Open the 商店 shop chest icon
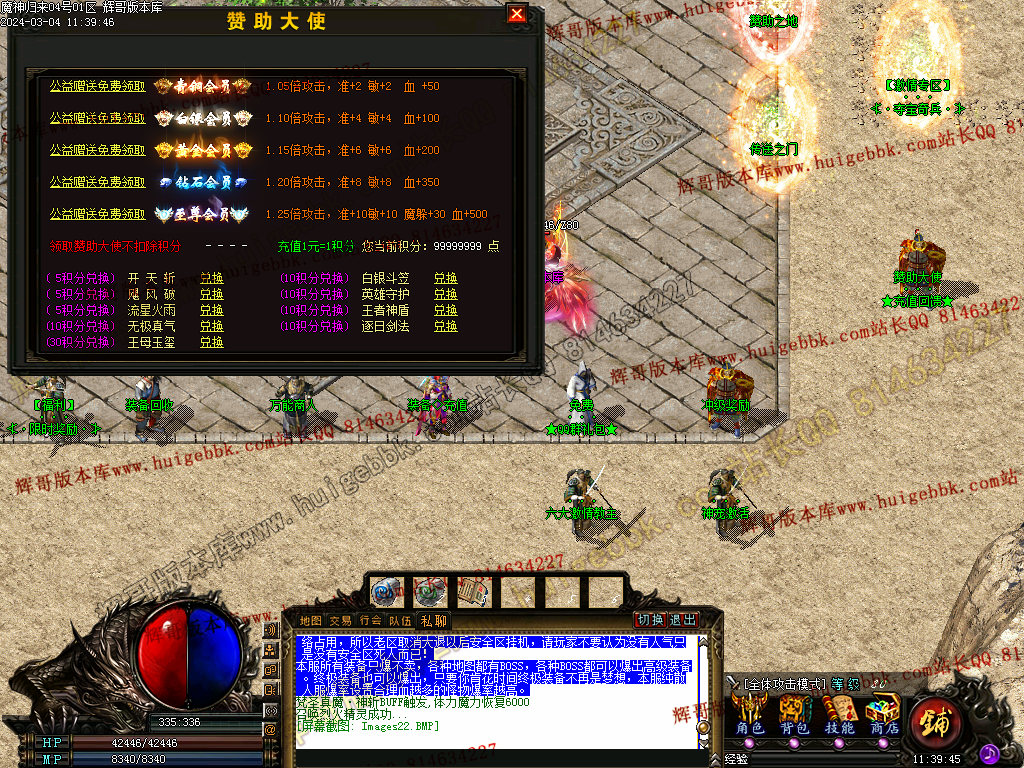This screenshot has width=1024, height=768. click(883, 715)
